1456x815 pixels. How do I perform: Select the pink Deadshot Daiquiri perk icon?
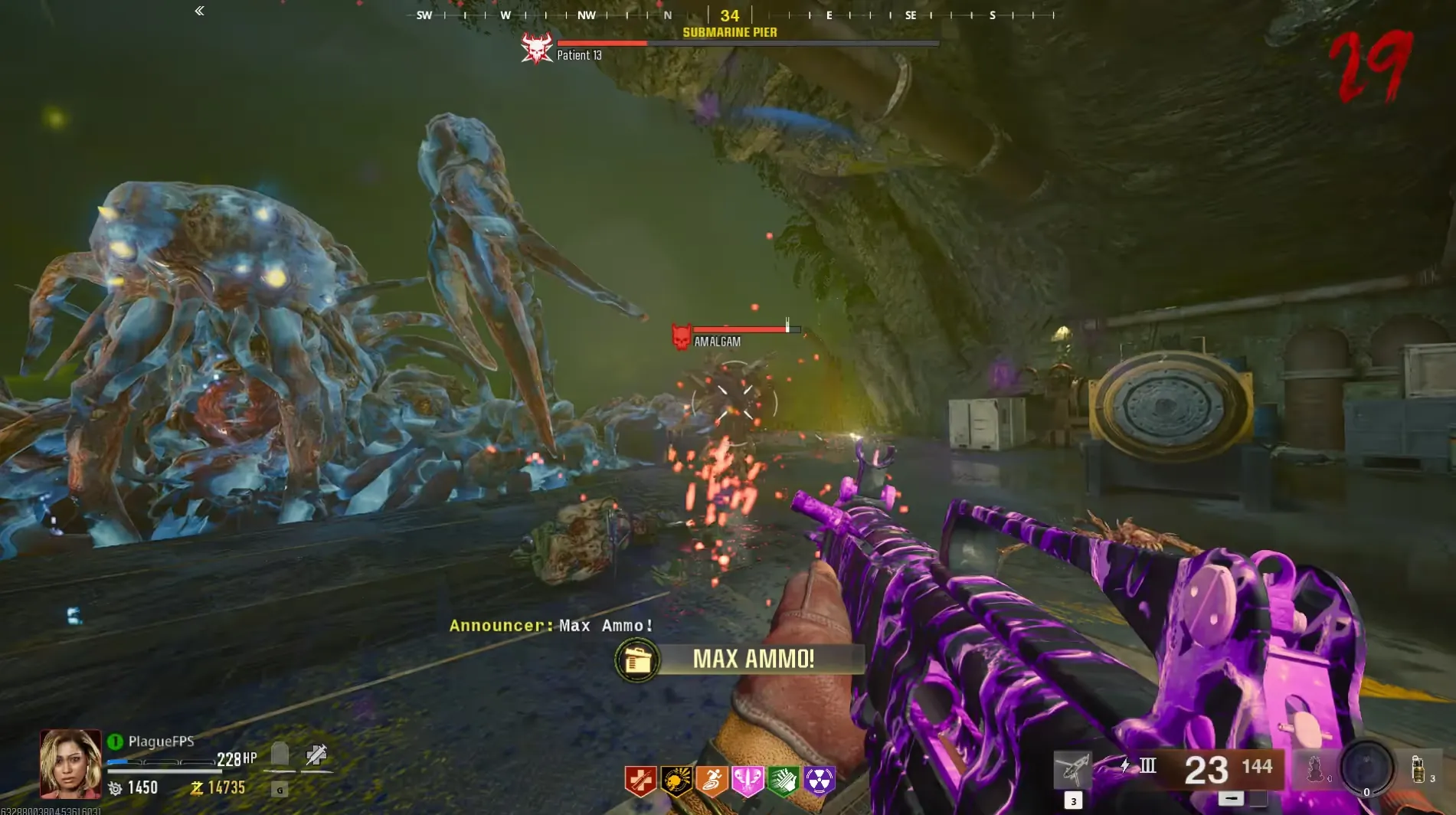pos(748,781)
